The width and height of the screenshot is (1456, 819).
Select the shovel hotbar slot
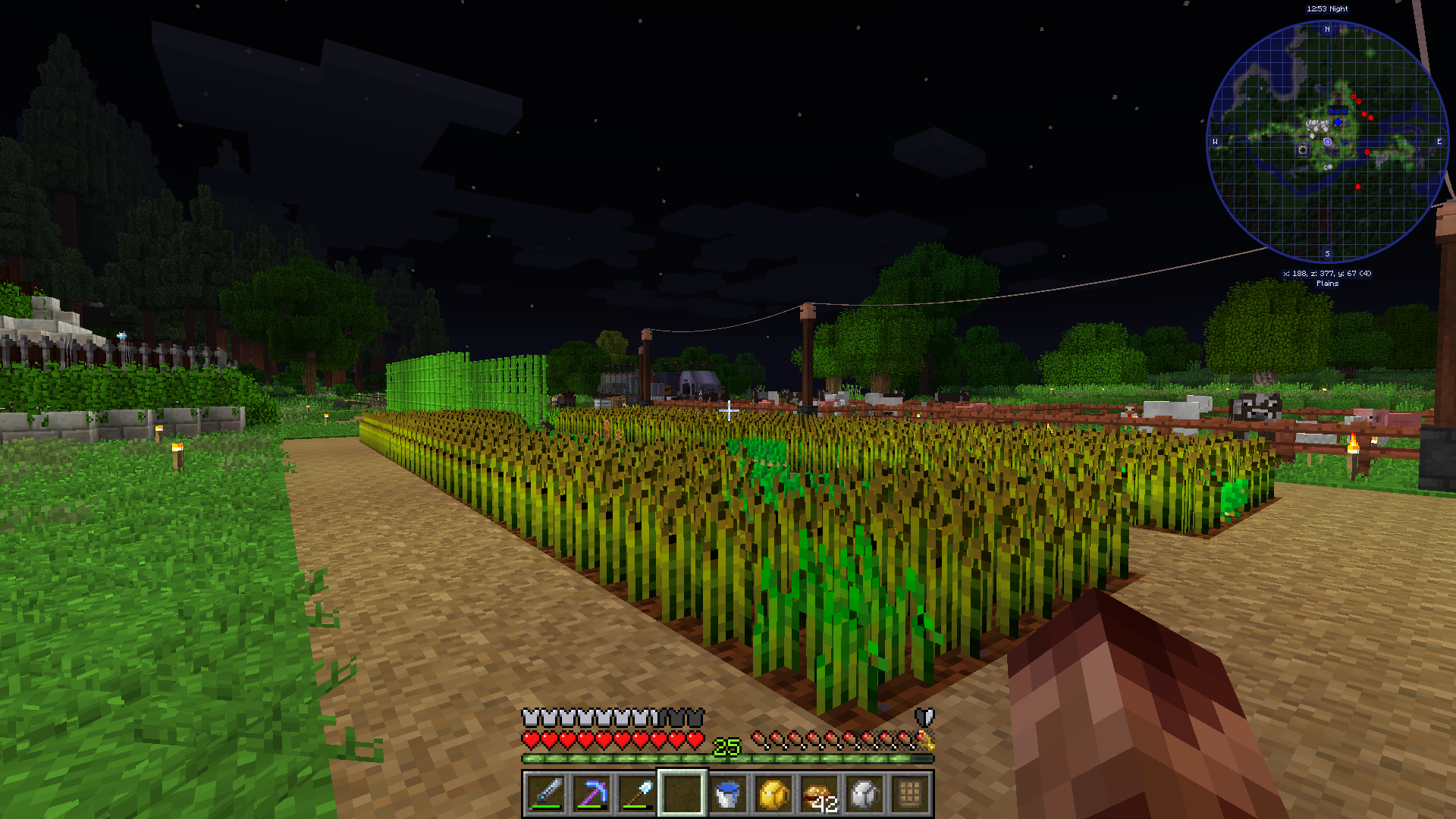(x=637, y=794)
